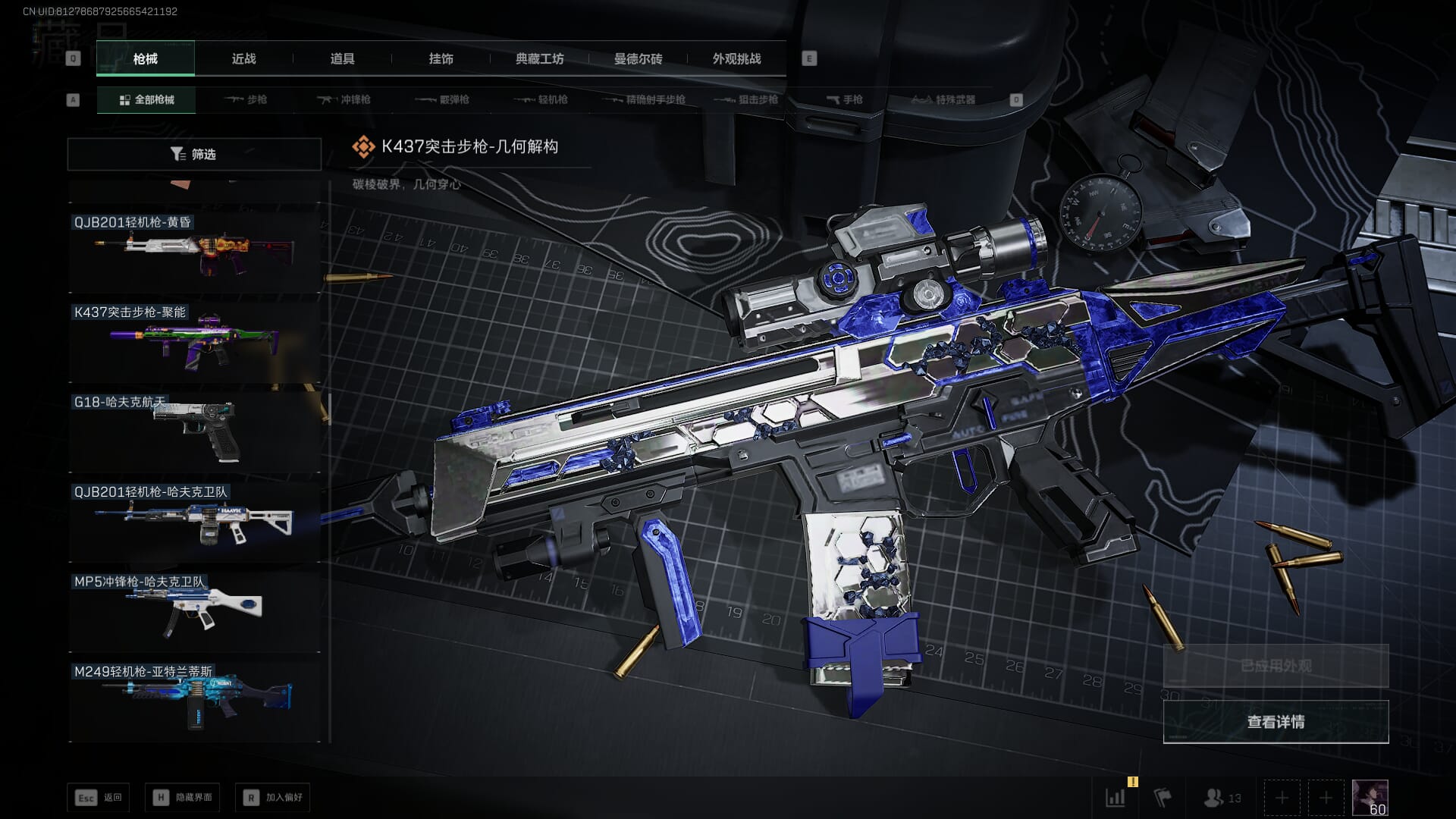Switch to the 近战 melee tab

(x=243, y=58)
